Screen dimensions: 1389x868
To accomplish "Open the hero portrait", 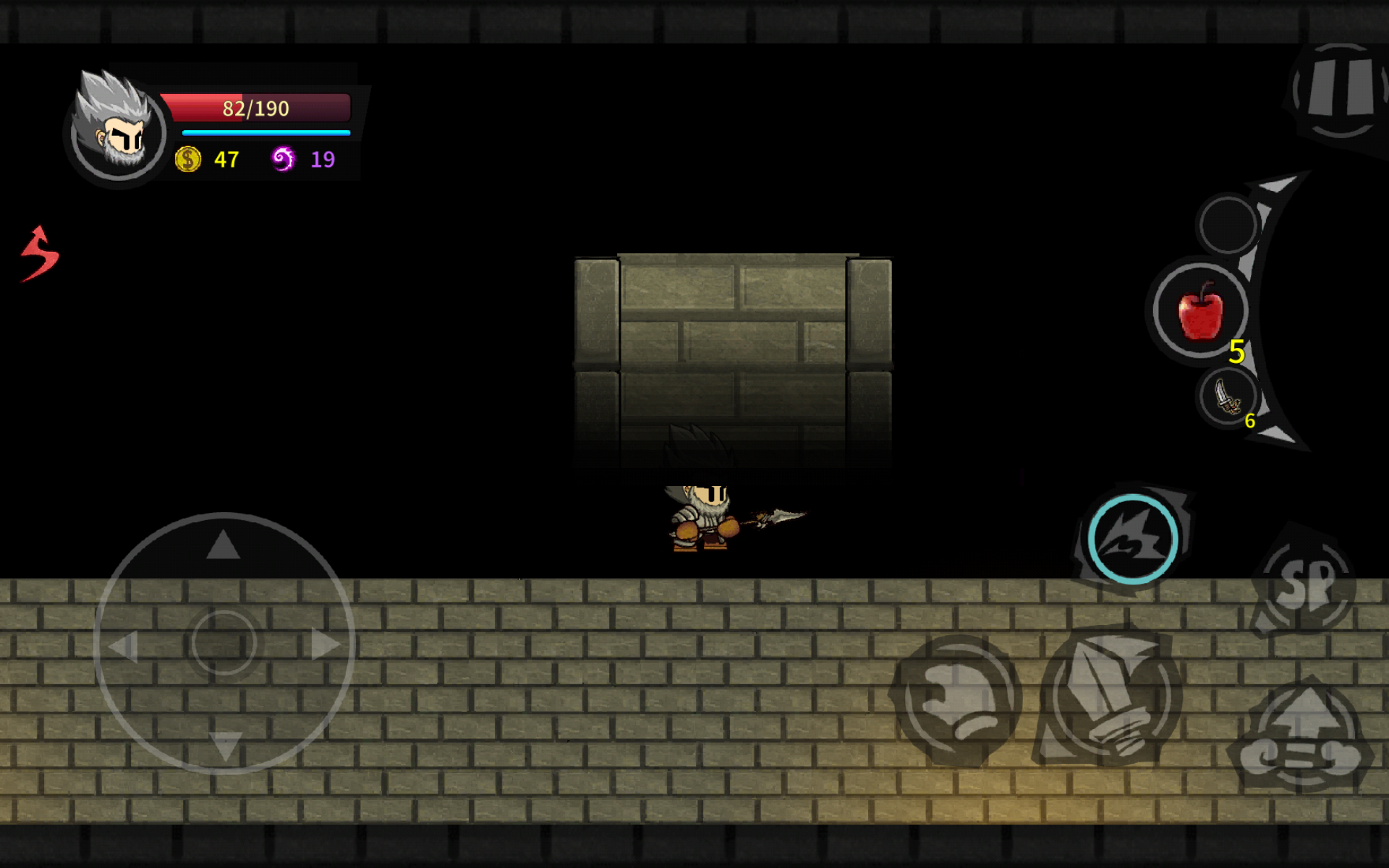I will [x=118, y=129].
